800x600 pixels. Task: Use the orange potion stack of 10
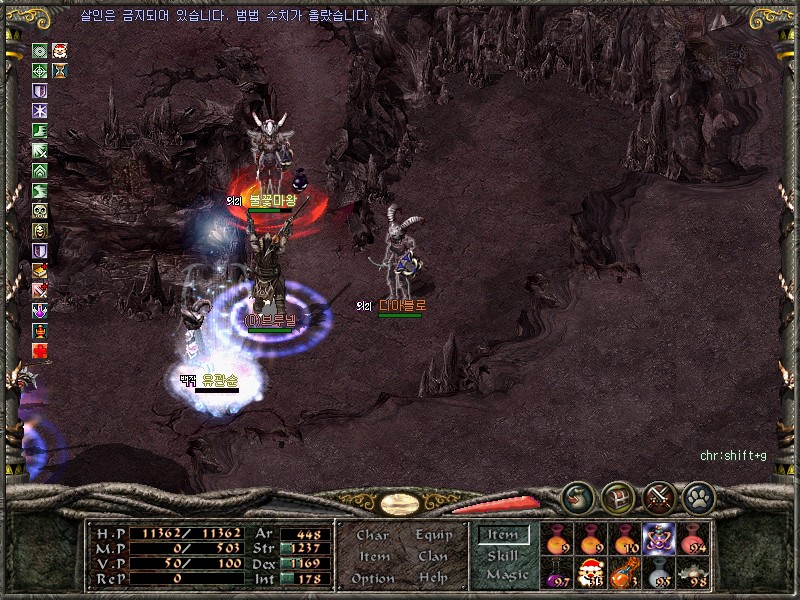pyautogui.click(x=626, y=538)
